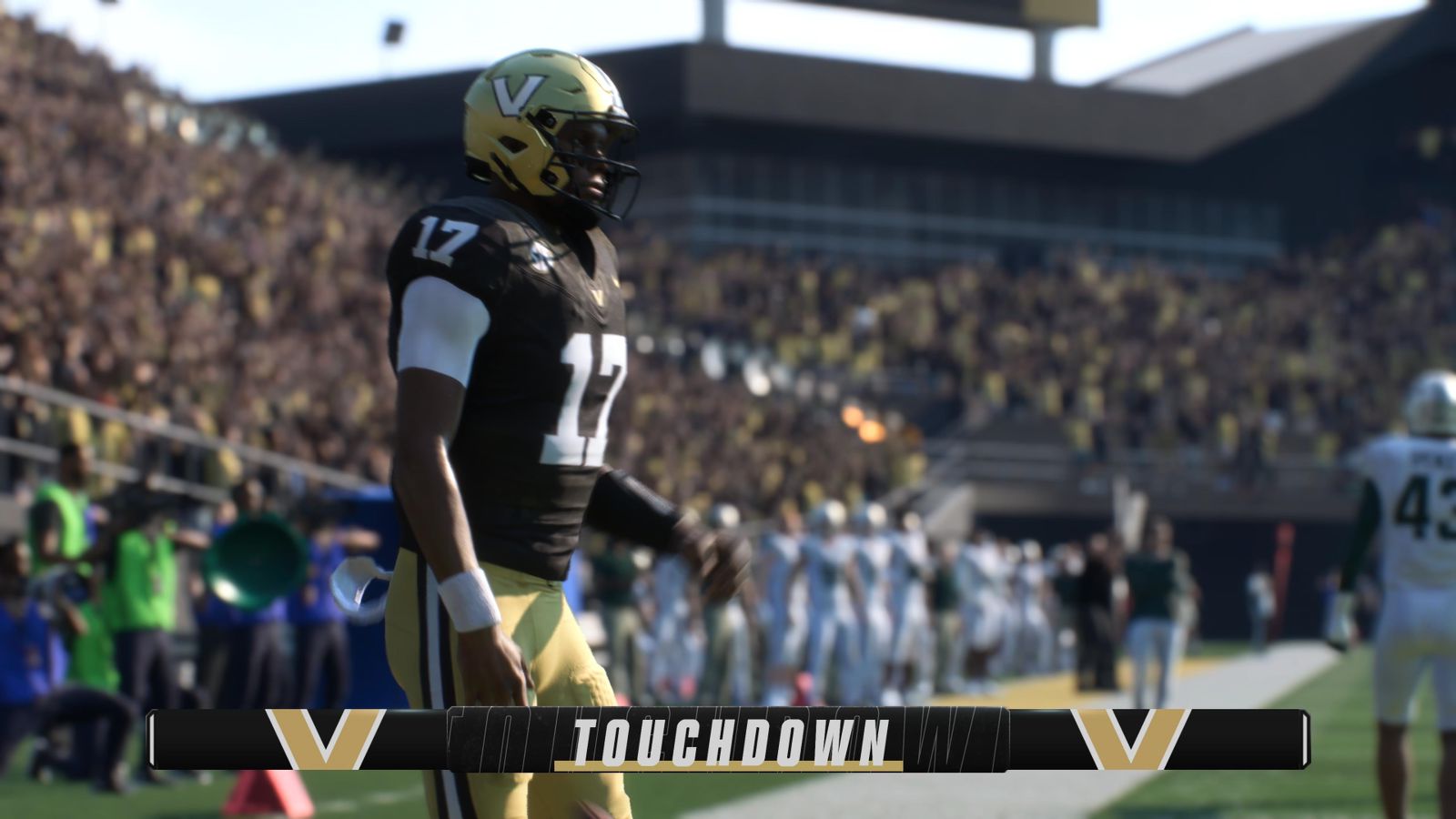Select the TOUCHDOWN text label
The height and width of the screenshot is (819, 1456).
(728, 739)
